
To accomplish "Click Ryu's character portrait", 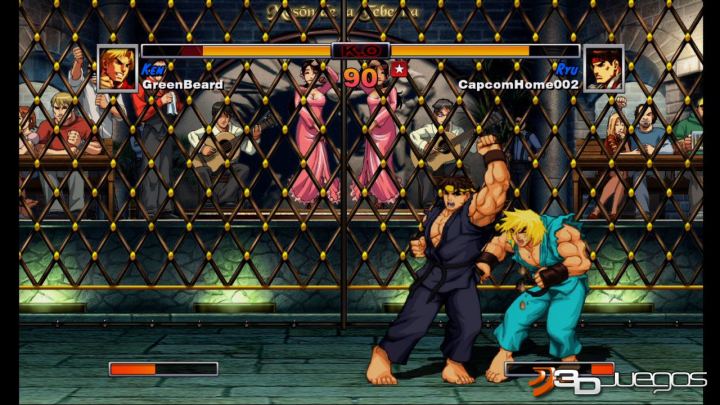I will point(603,68).
